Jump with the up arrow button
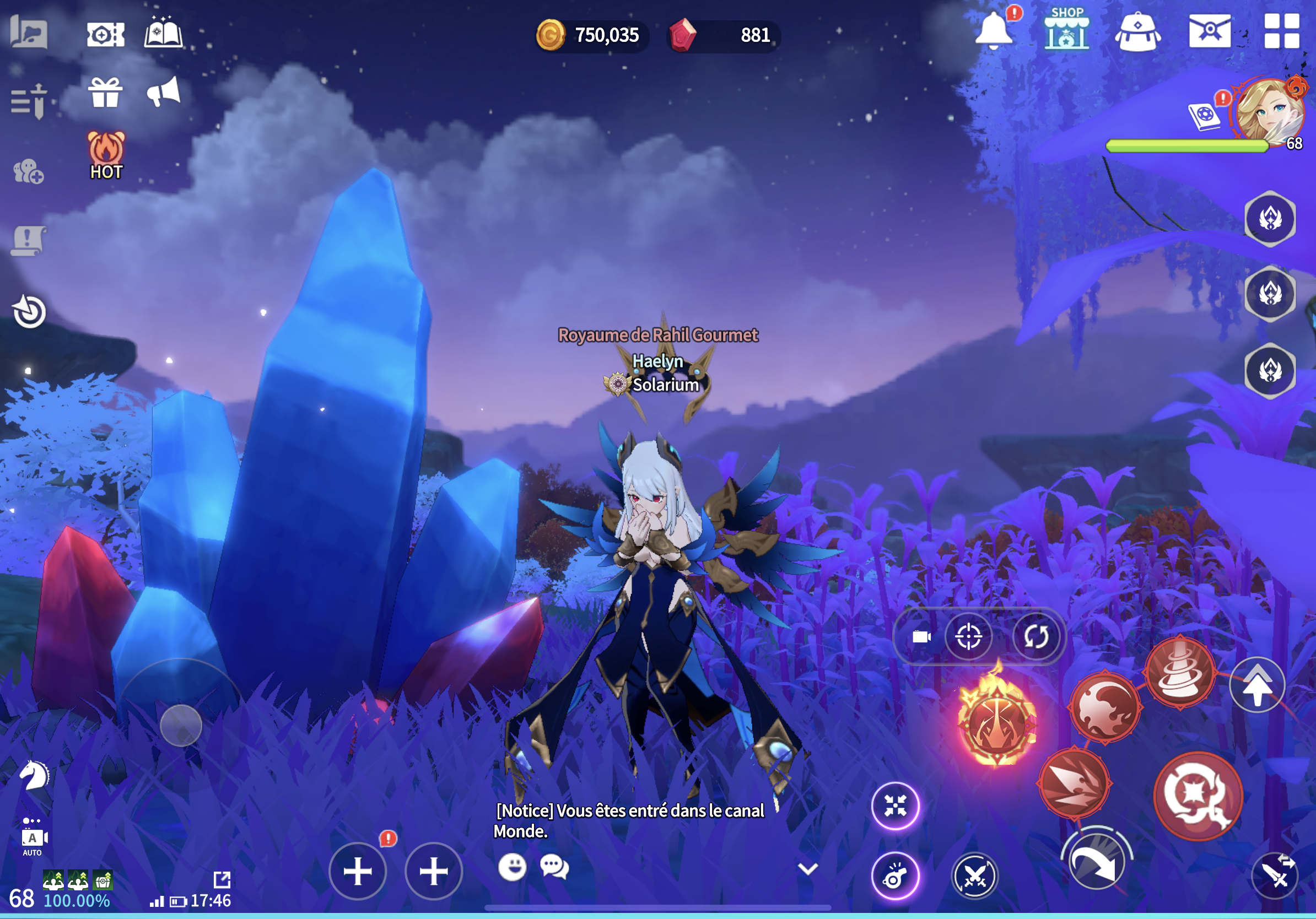This screenshot has width=1316, height=919. [x=1256, y=685]
